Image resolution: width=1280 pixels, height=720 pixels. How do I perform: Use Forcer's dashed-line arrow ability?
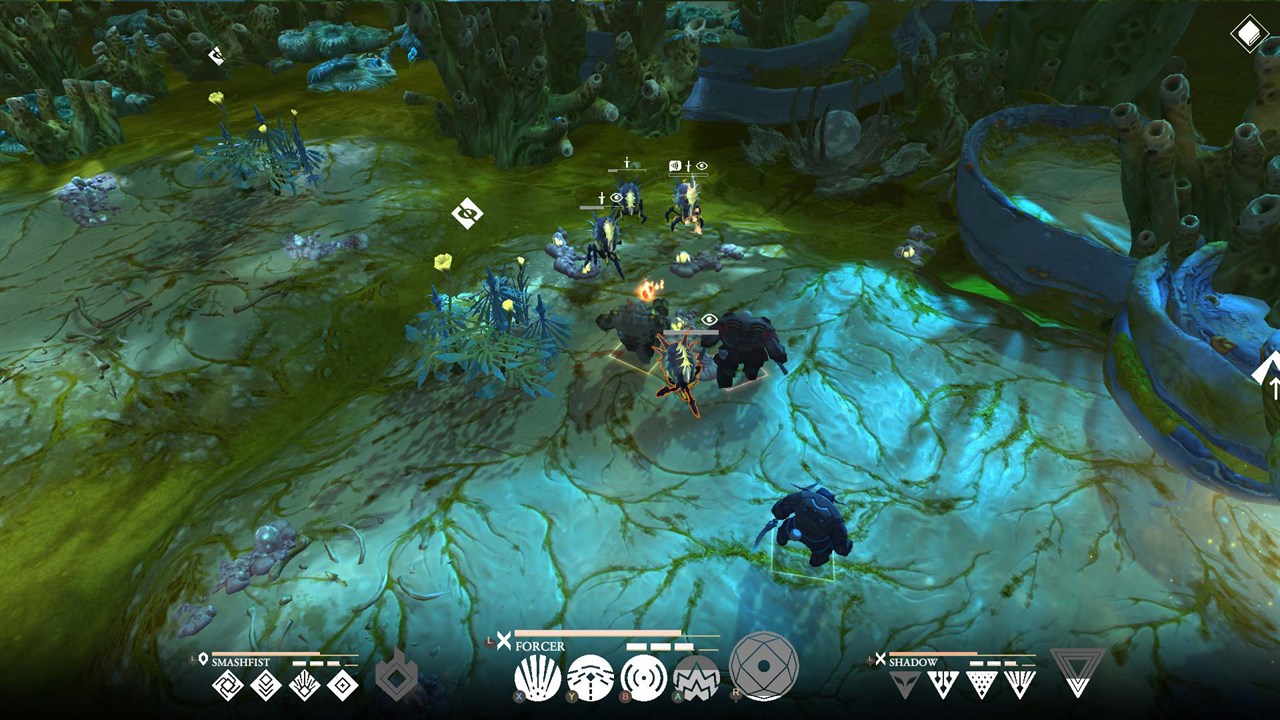coord(590,678)
